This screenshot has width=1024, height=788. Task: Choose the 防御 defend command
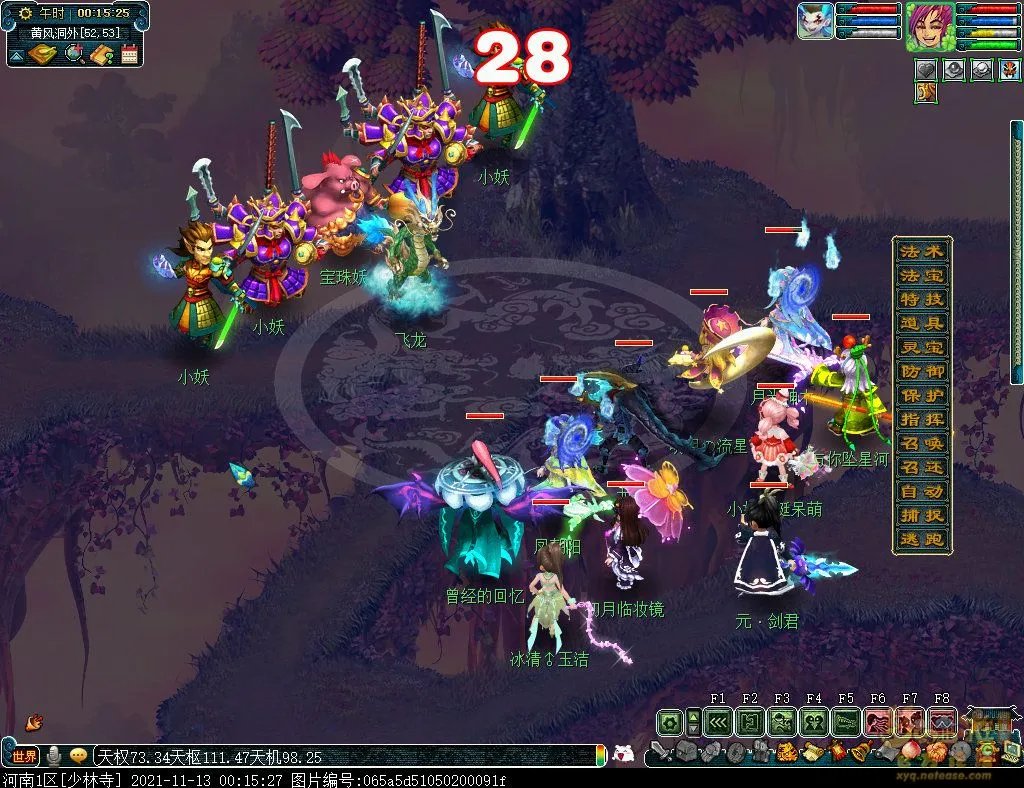[921, 371]
